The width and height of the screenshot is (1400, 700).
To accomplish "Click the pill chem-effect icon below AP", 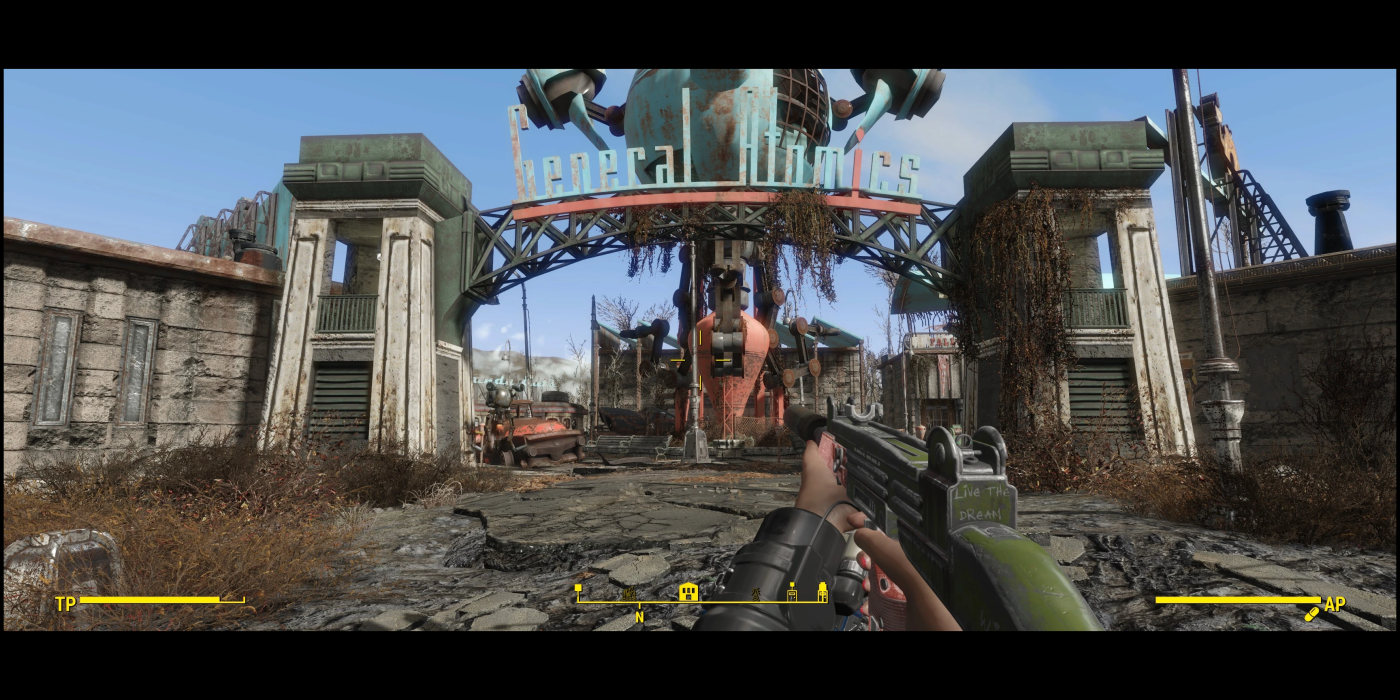I will (x=1312, y=614).
